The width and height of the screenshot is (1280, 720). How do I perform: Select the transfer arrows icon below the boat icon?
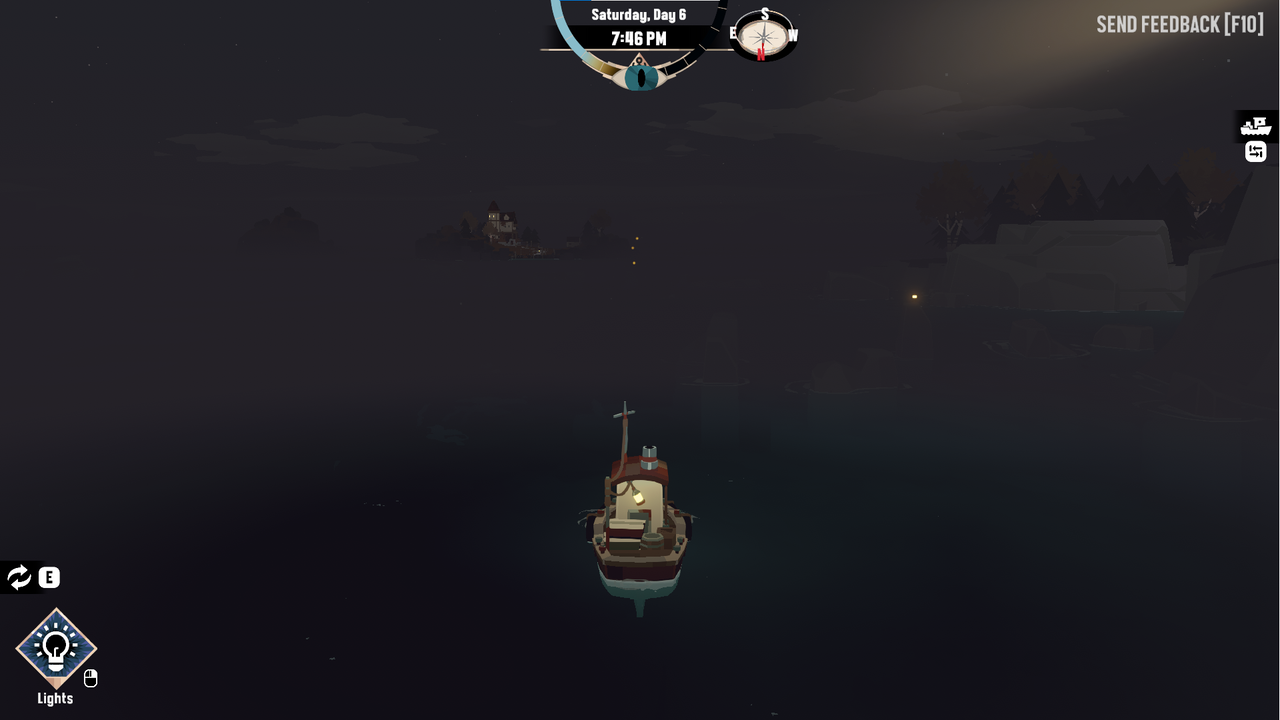pos(1255,152)
